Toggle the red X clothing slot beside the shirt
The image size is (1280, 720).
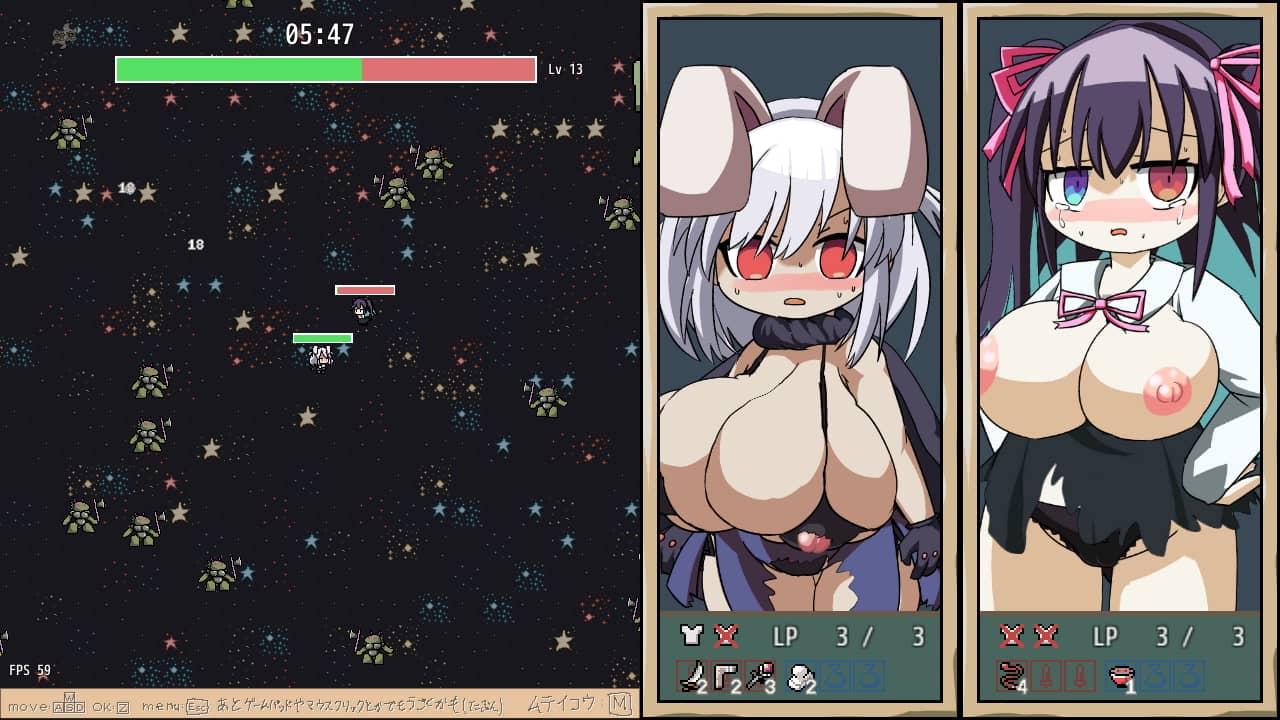tap(725, 635)
